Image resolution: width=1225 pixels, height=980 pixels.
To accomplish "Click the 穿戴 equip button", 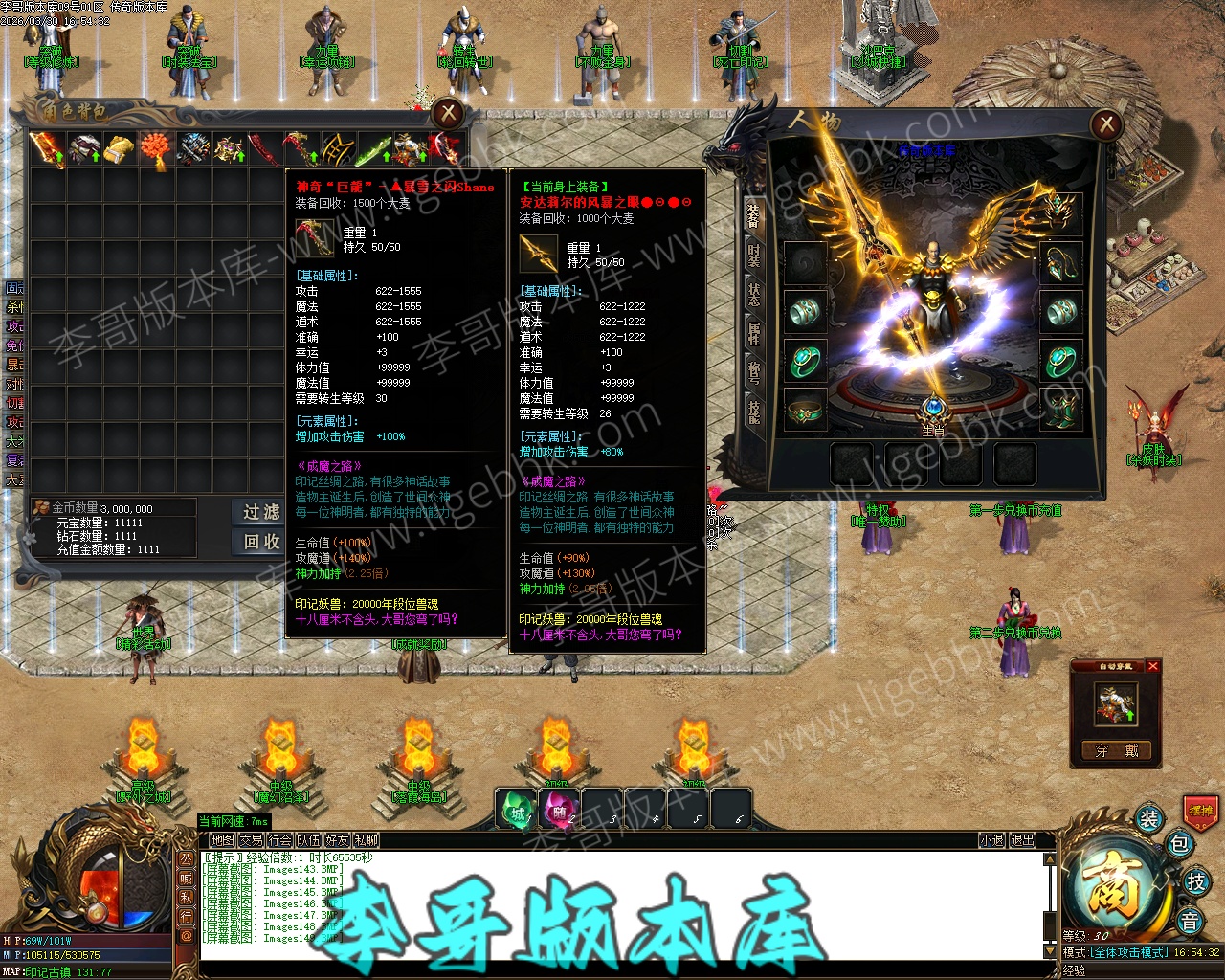I will 1115,750.
